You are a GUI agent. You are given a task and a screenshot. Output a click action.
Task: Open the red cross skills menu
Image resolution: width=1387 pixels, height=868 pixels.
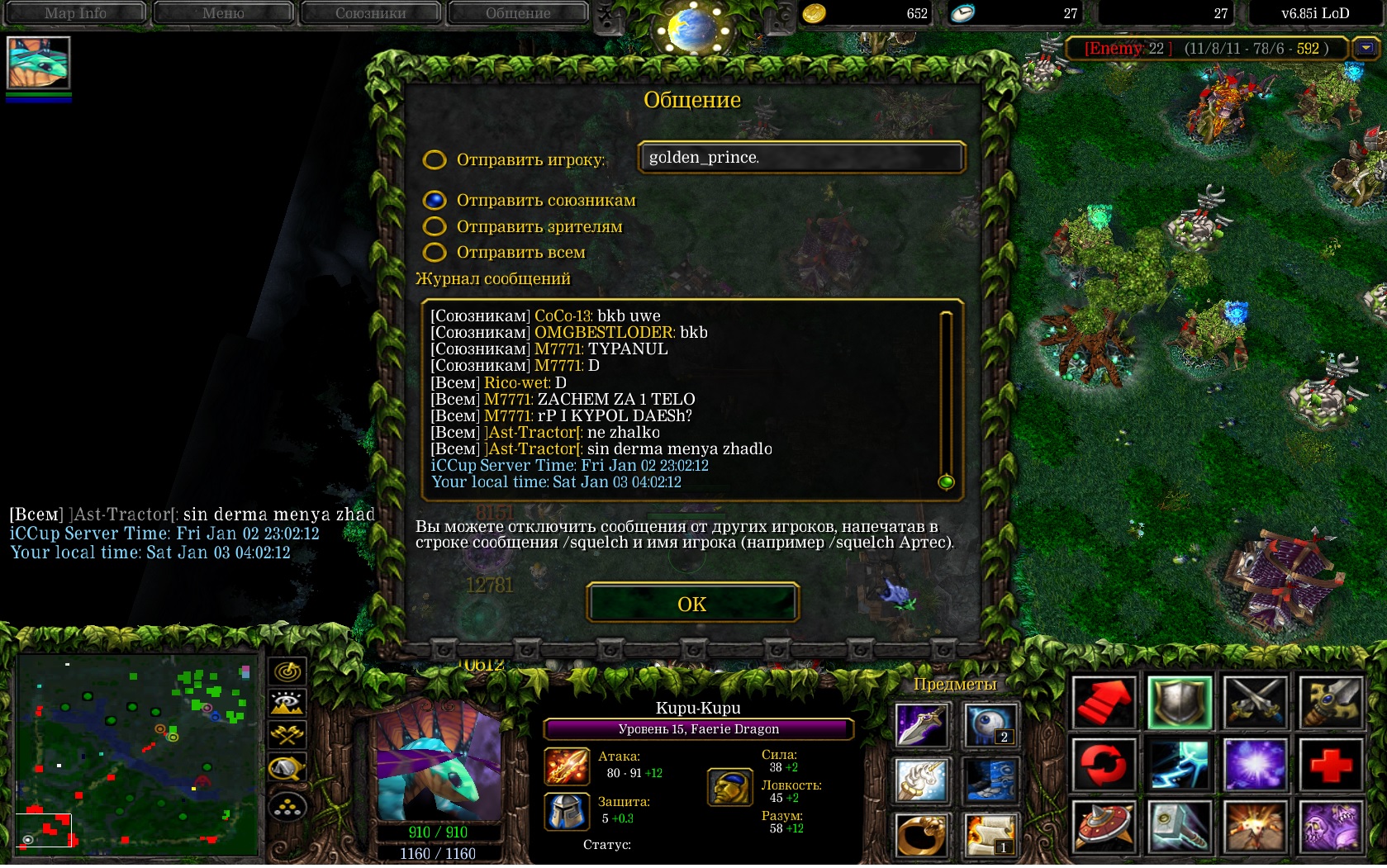point(1331,764)
